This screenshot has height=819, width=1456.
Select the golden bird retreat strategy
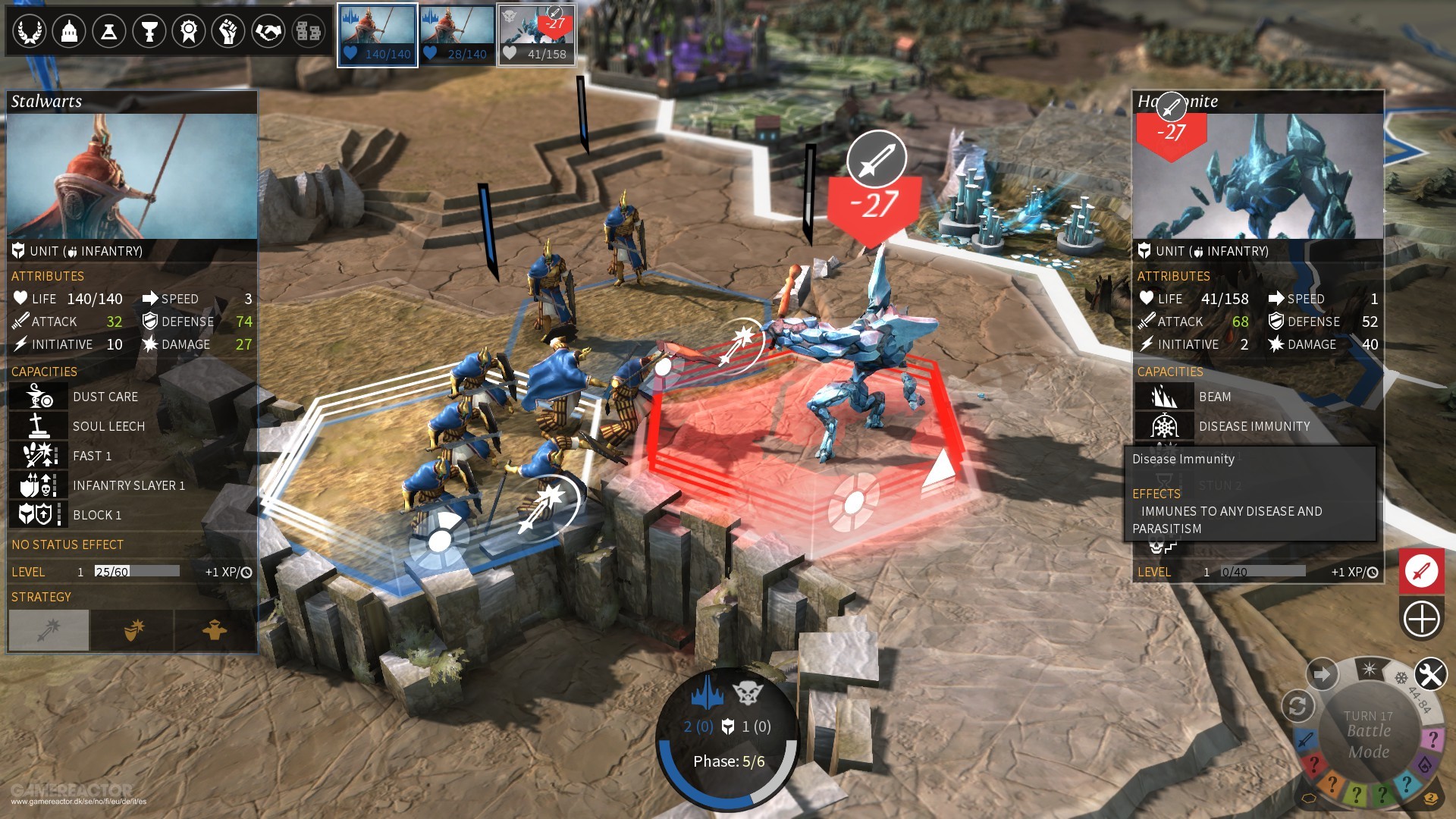pos(215,629)
